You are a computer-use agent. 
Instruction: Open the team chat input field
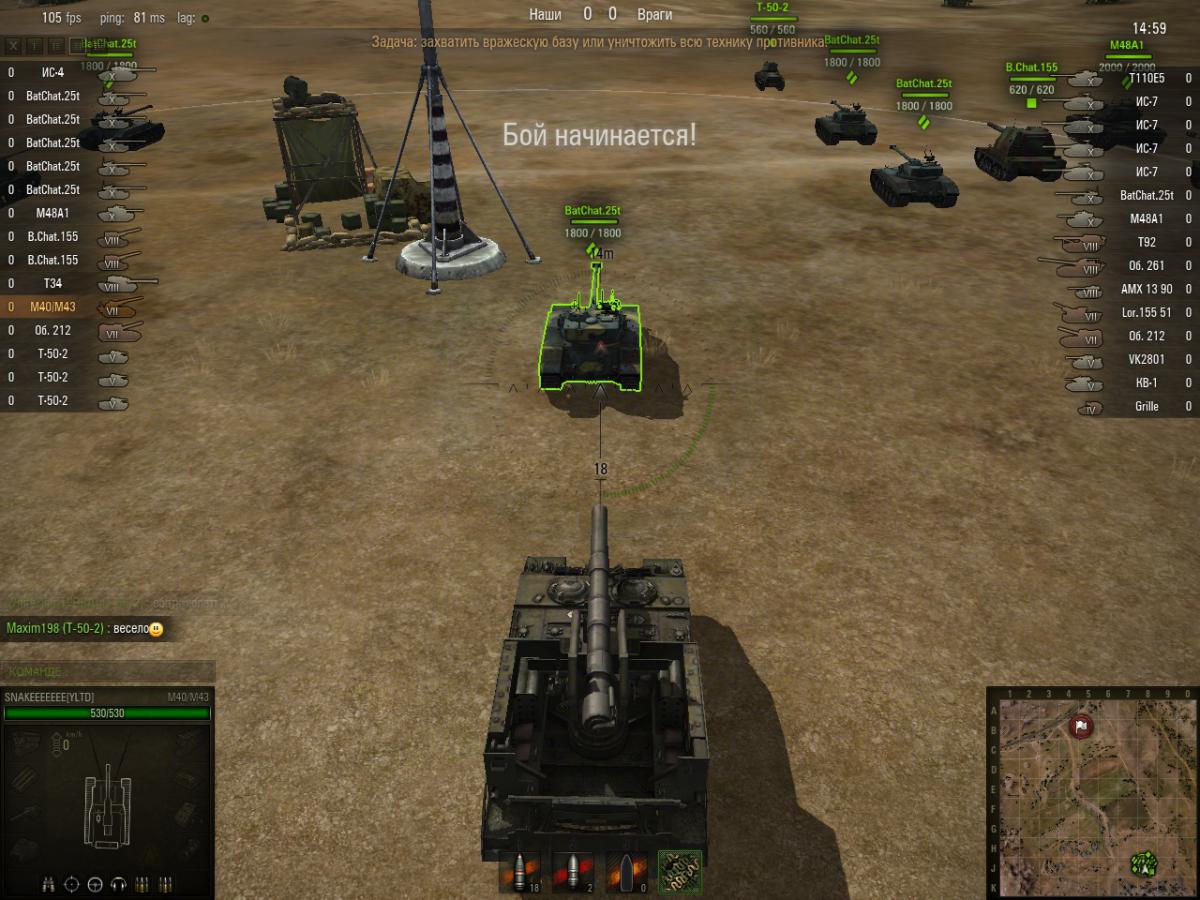pyautogui.click(x=108, y=671)
